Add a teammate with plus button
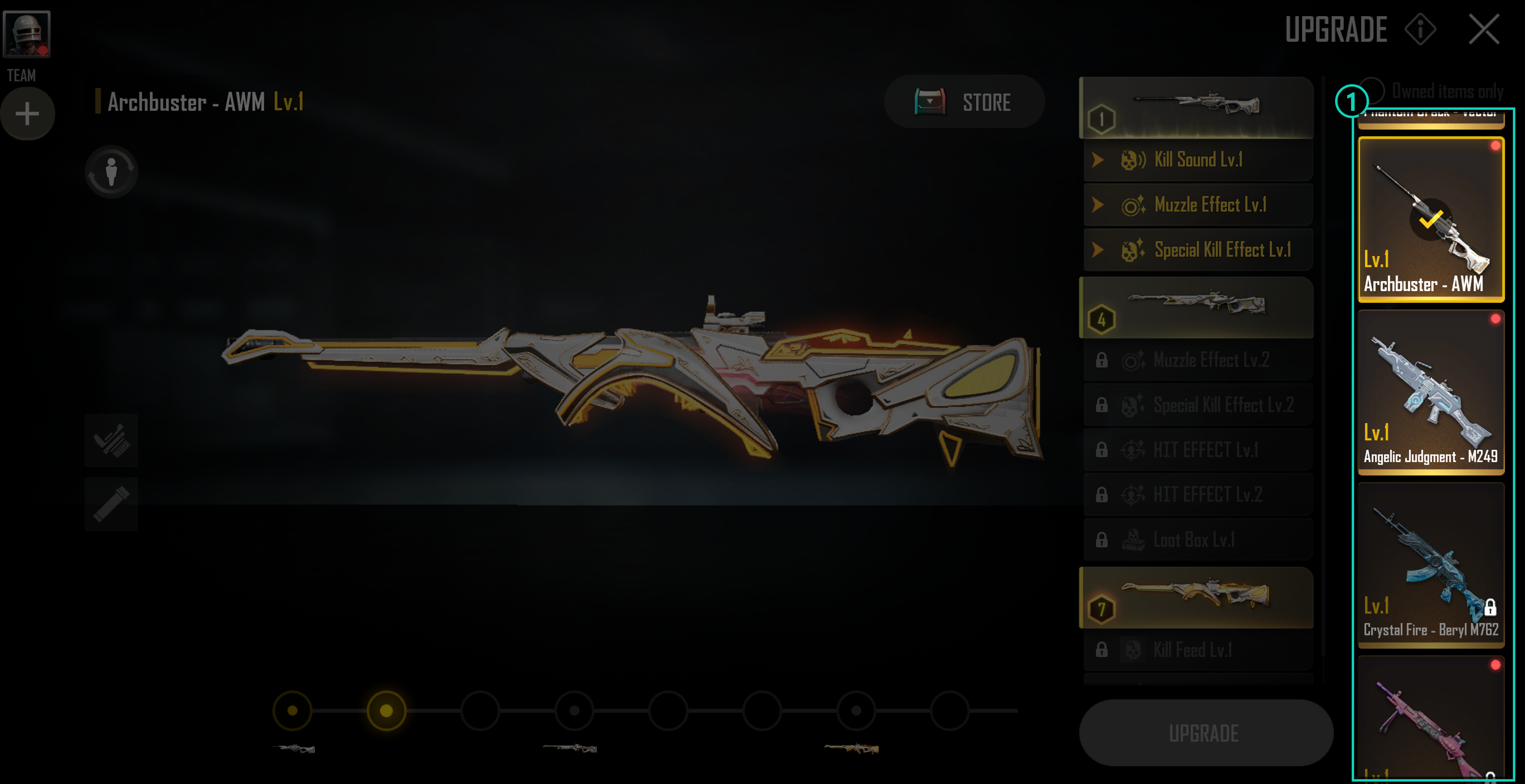1525x784 pixels. 27,114
